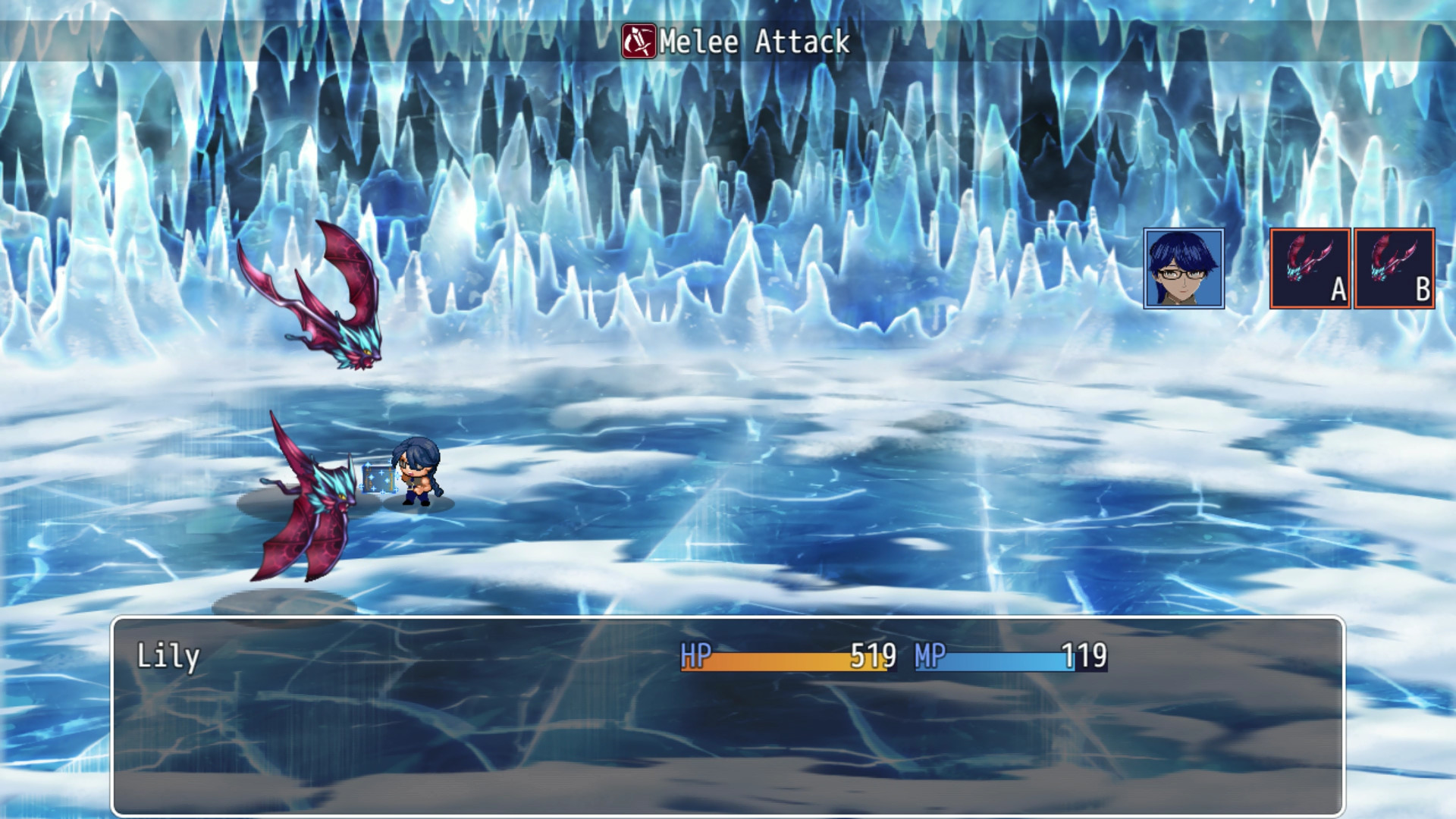Expand the Melee Attack action banner
Screen dimensions: 1456x819
tap(728, 44)
